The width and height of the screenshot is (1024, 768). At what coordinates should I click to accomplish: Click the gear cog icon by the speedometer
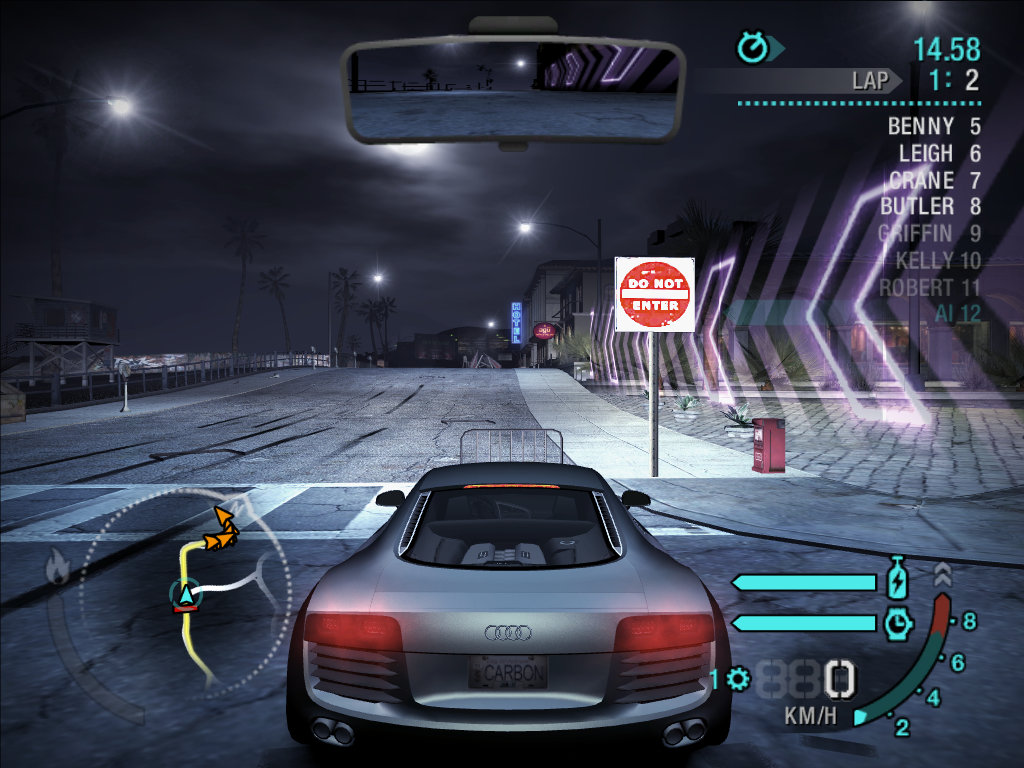[739, 680]
